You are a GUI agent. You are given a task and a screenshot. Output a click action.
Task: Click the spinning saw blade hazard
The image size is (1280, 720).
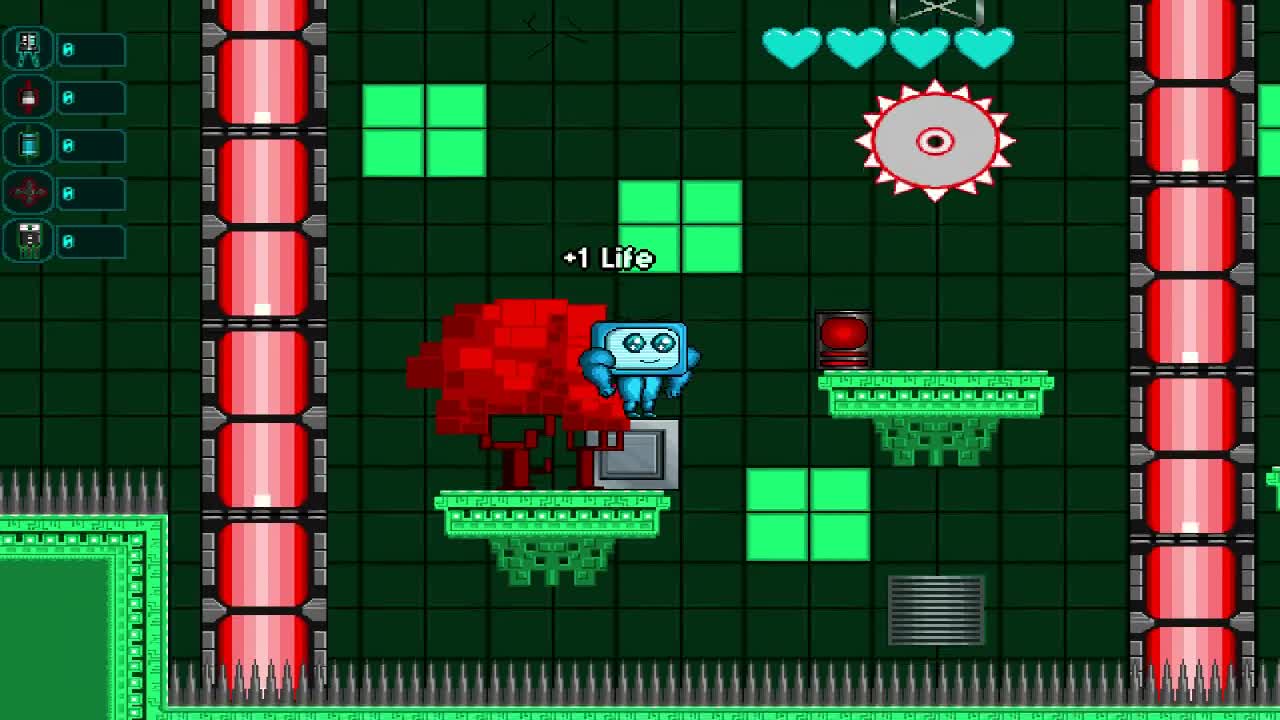(936, 142)
